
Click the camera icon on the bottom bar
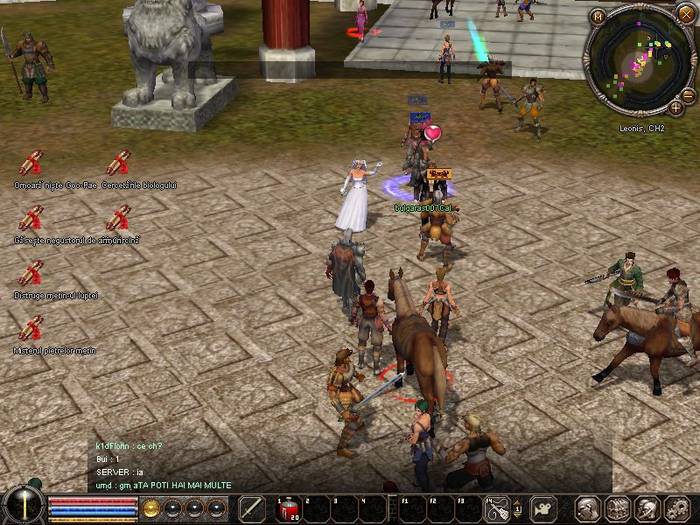pyautogui.click(x=543, y=508)
